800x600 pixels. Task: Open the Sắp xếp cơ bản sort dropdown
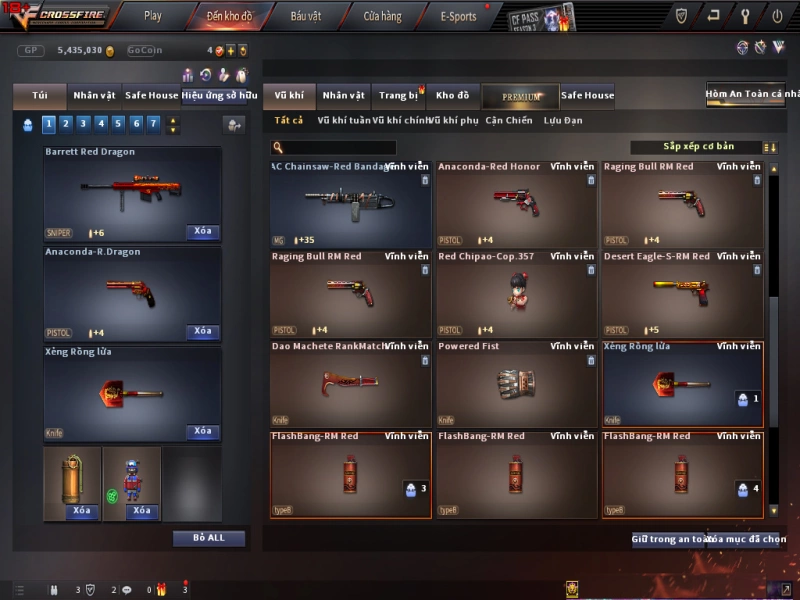(698, 147)
